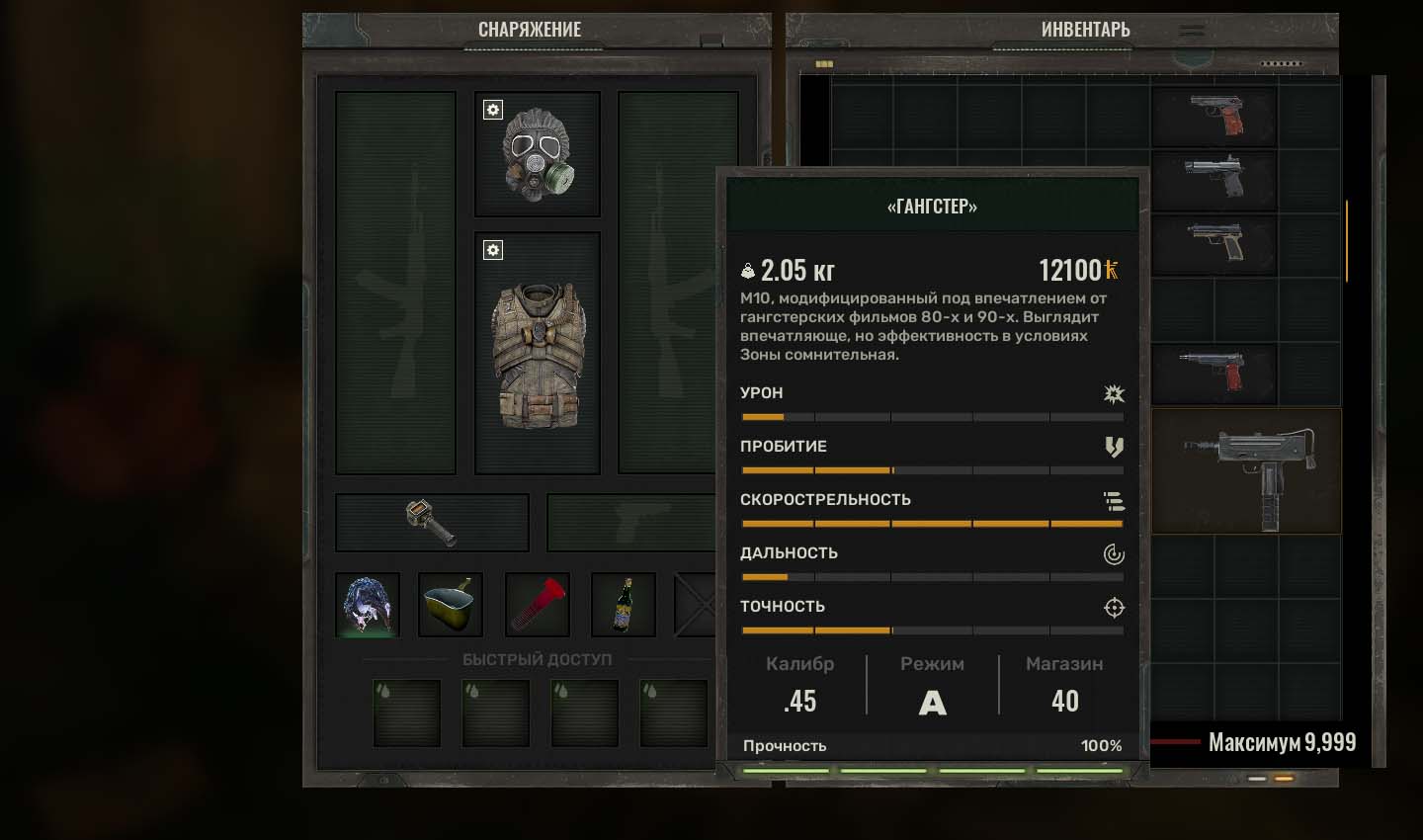This screenshot has width=1423, height=840.
Task: Click the gear icon on the gas mask slot
Action: click(x=493, y=110)
